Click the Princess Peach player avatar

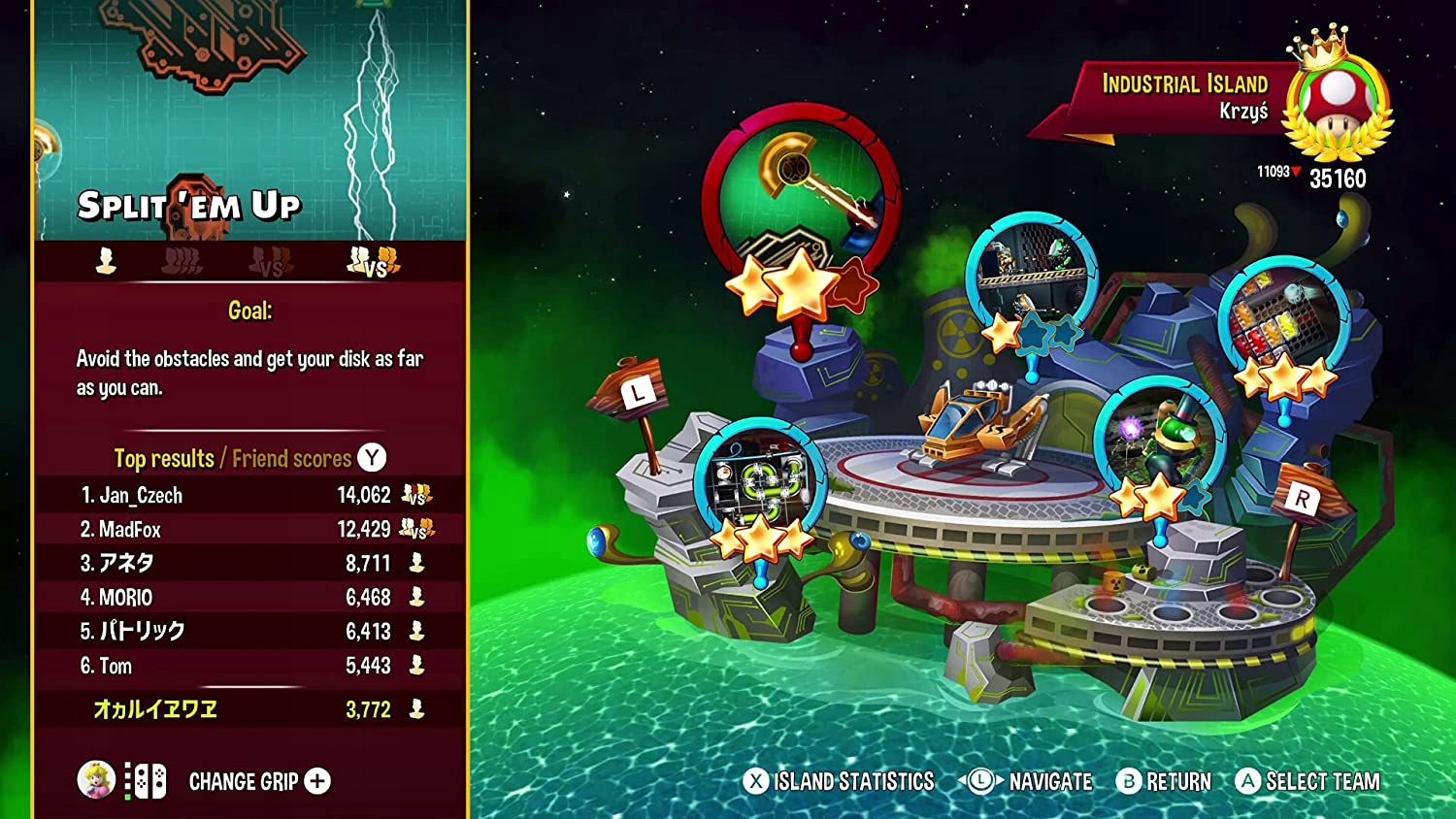pyautogui.click(x=96, y=780)
